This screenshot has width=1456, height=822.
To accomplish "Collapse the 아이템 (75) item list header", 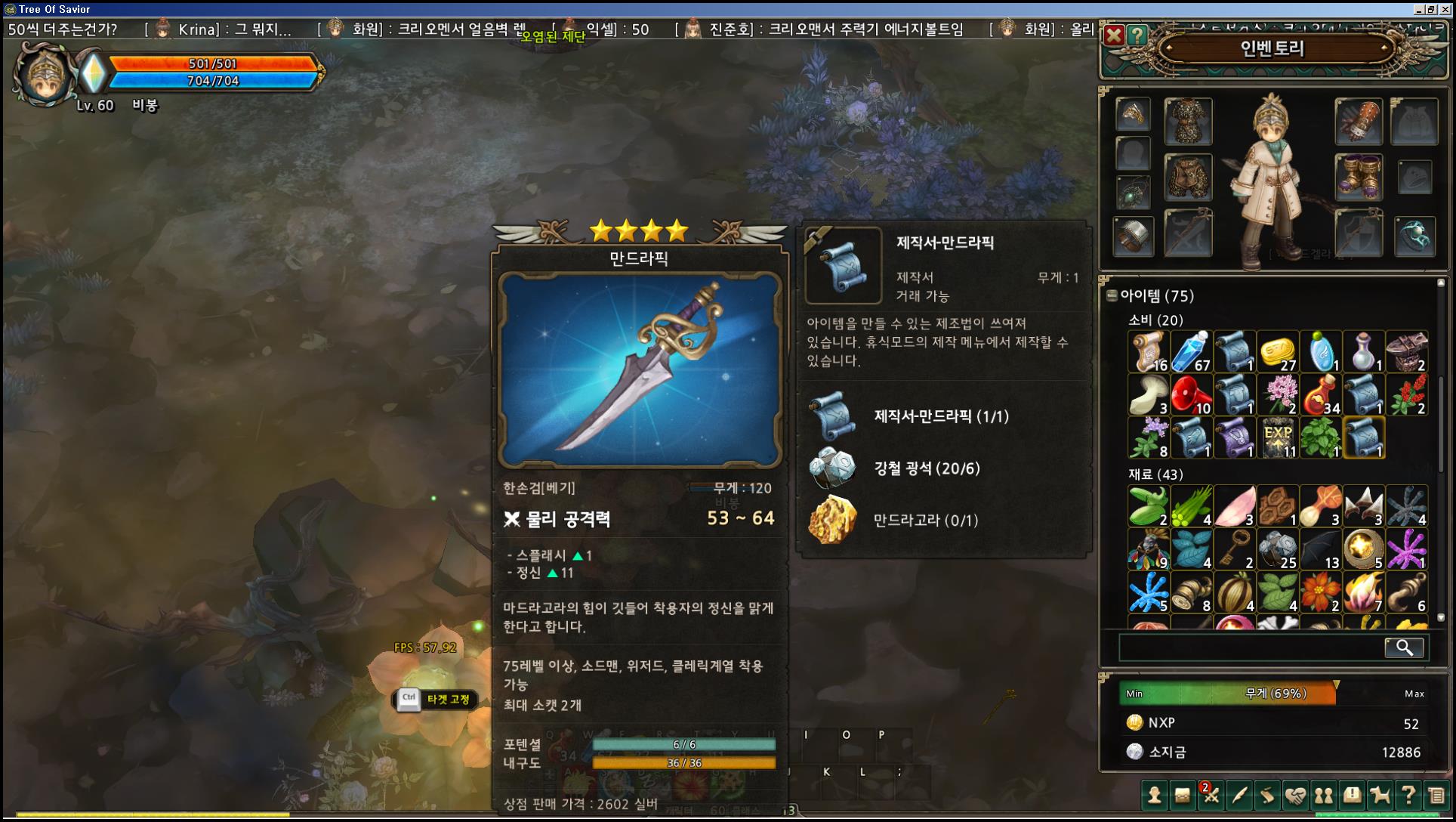I will click(1148, 297).
